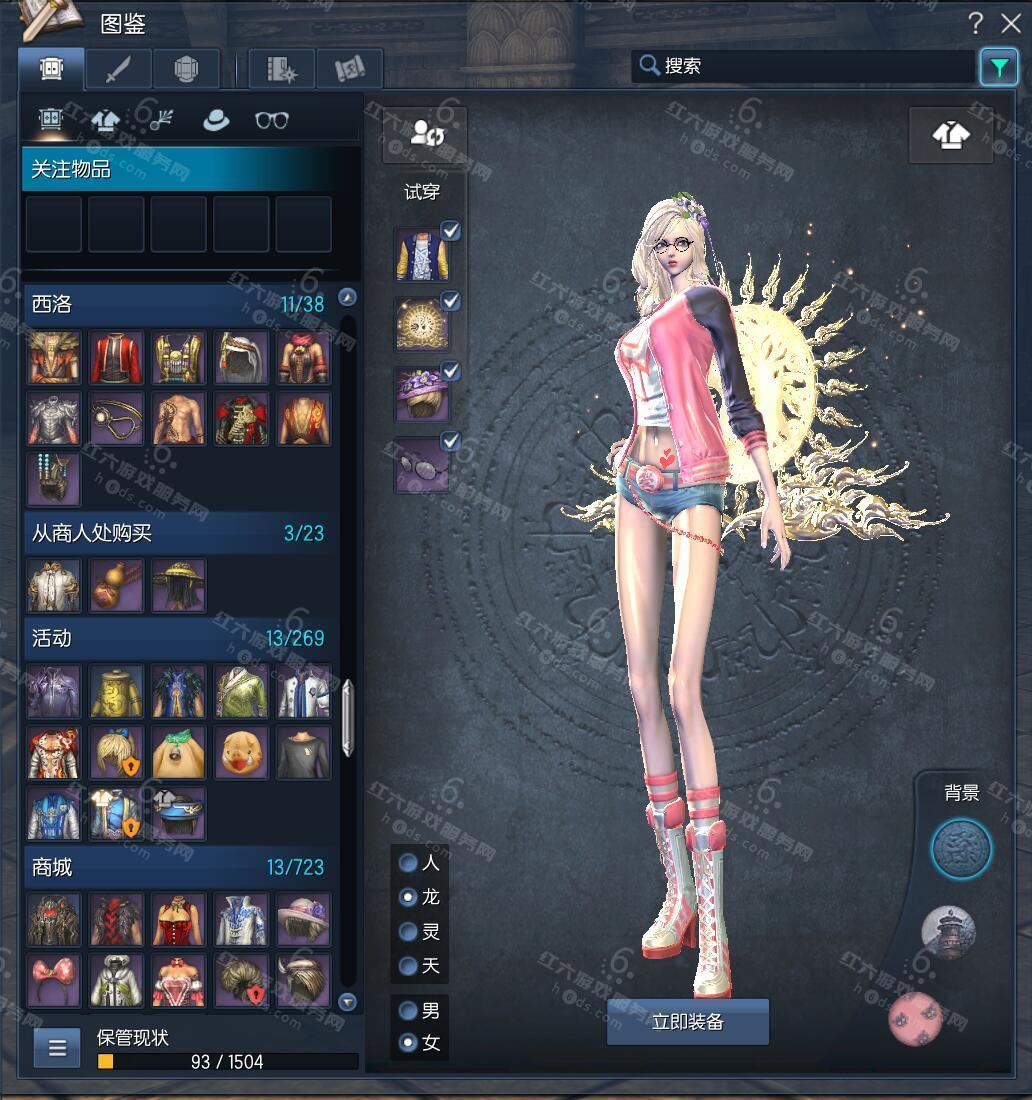Select the 男 gender option

[408, 1010]
